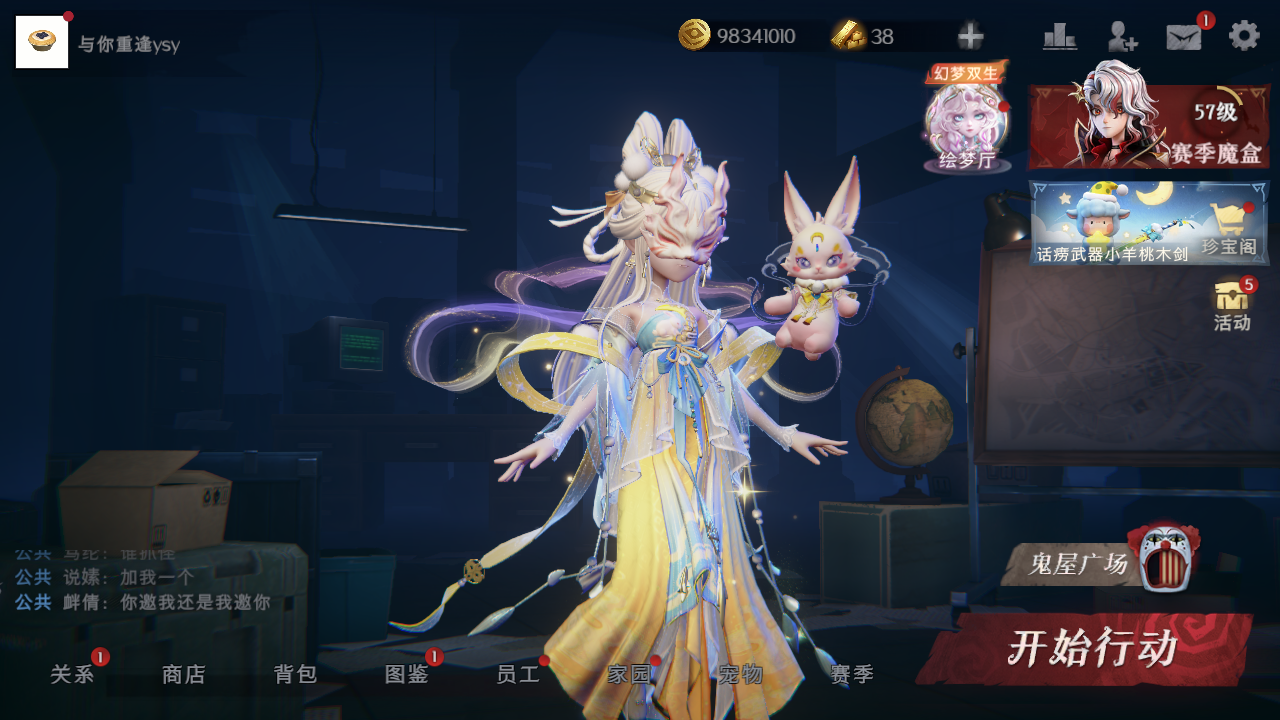Open the settings gear
The image size is (1280, 720).
tap(1244, 36)
